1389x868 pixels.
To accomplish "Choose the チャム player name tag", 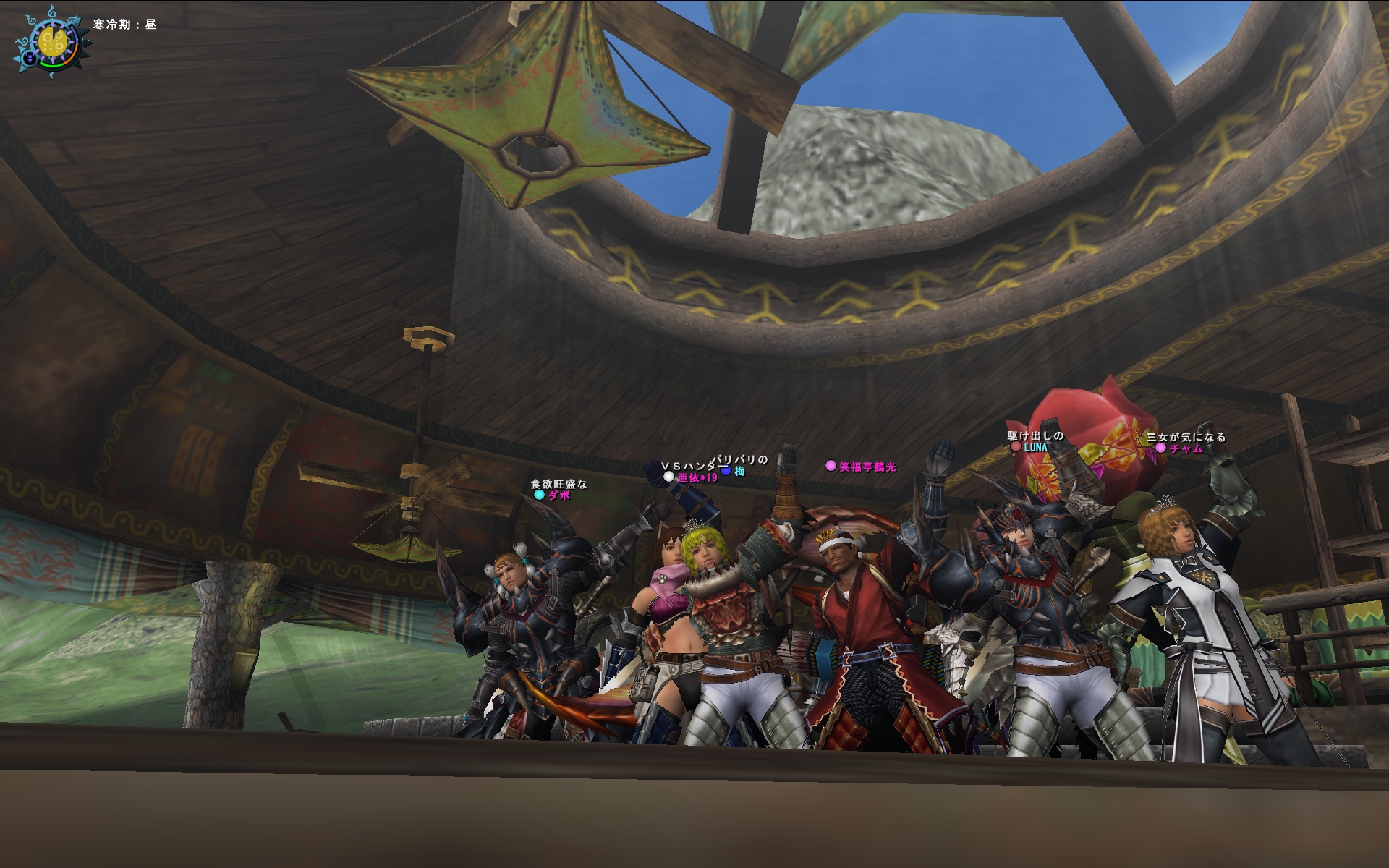I will click(x=1186, y=448).
